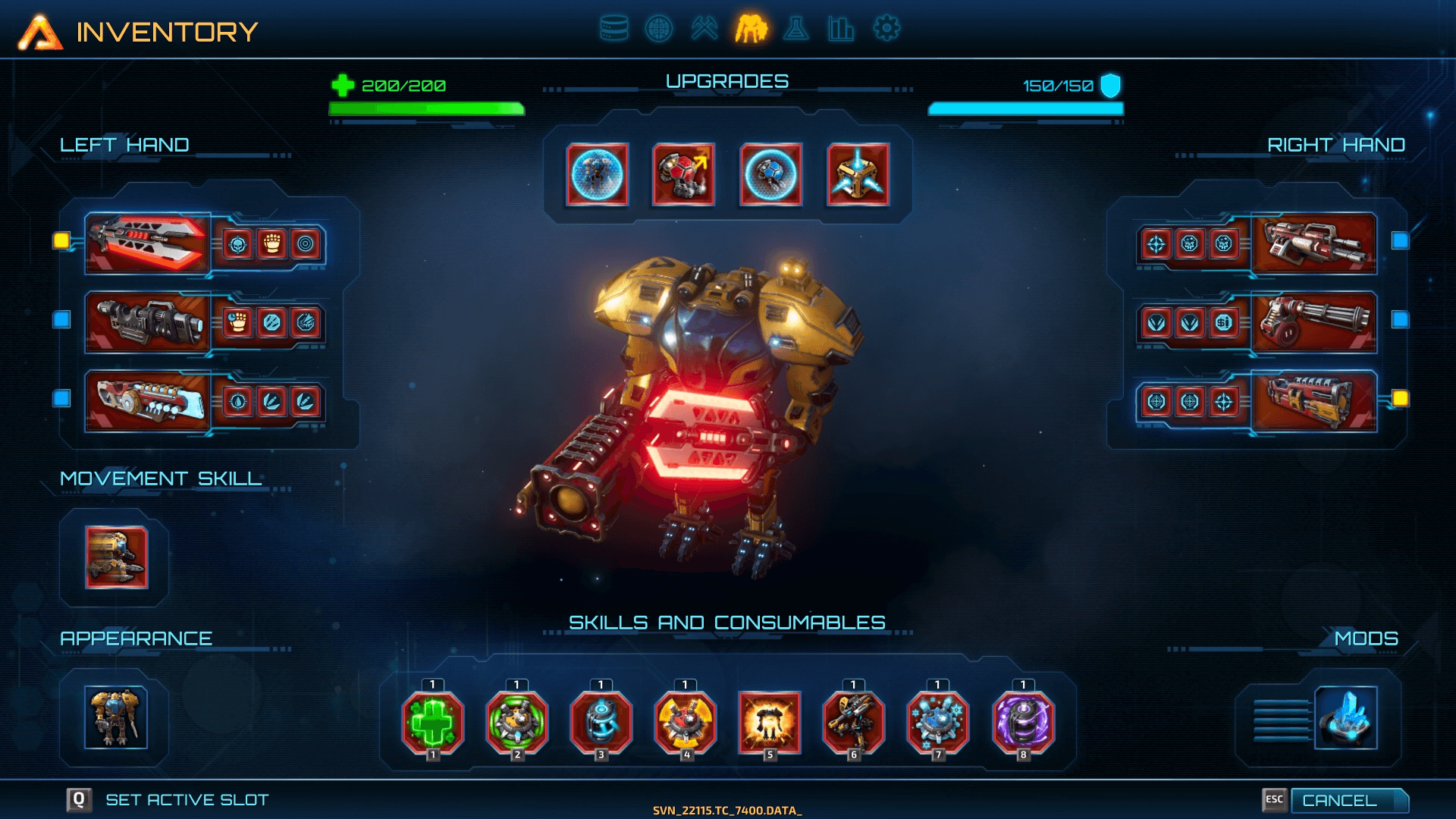The height and width of the screenshot is (819, 1456).
Task: Activate the yellow slot marker on left hand
Action: [61, 241]
